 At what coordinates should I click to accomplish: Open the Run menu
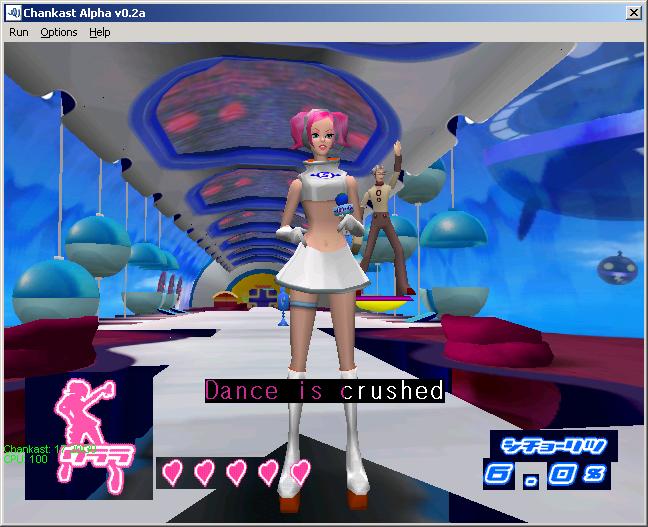click(x=19, y=32)
